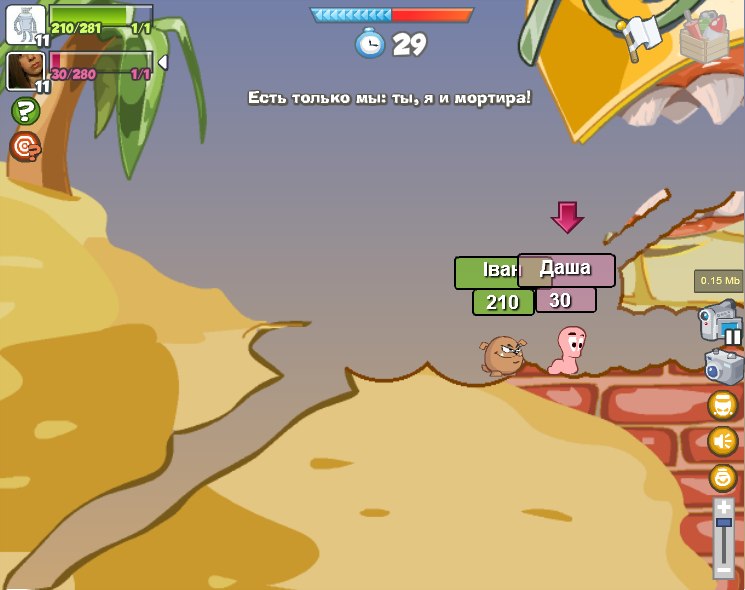This screenshot has width=745, height=590.
Task: Pause the video camera recording
Action: pos(733,337)
